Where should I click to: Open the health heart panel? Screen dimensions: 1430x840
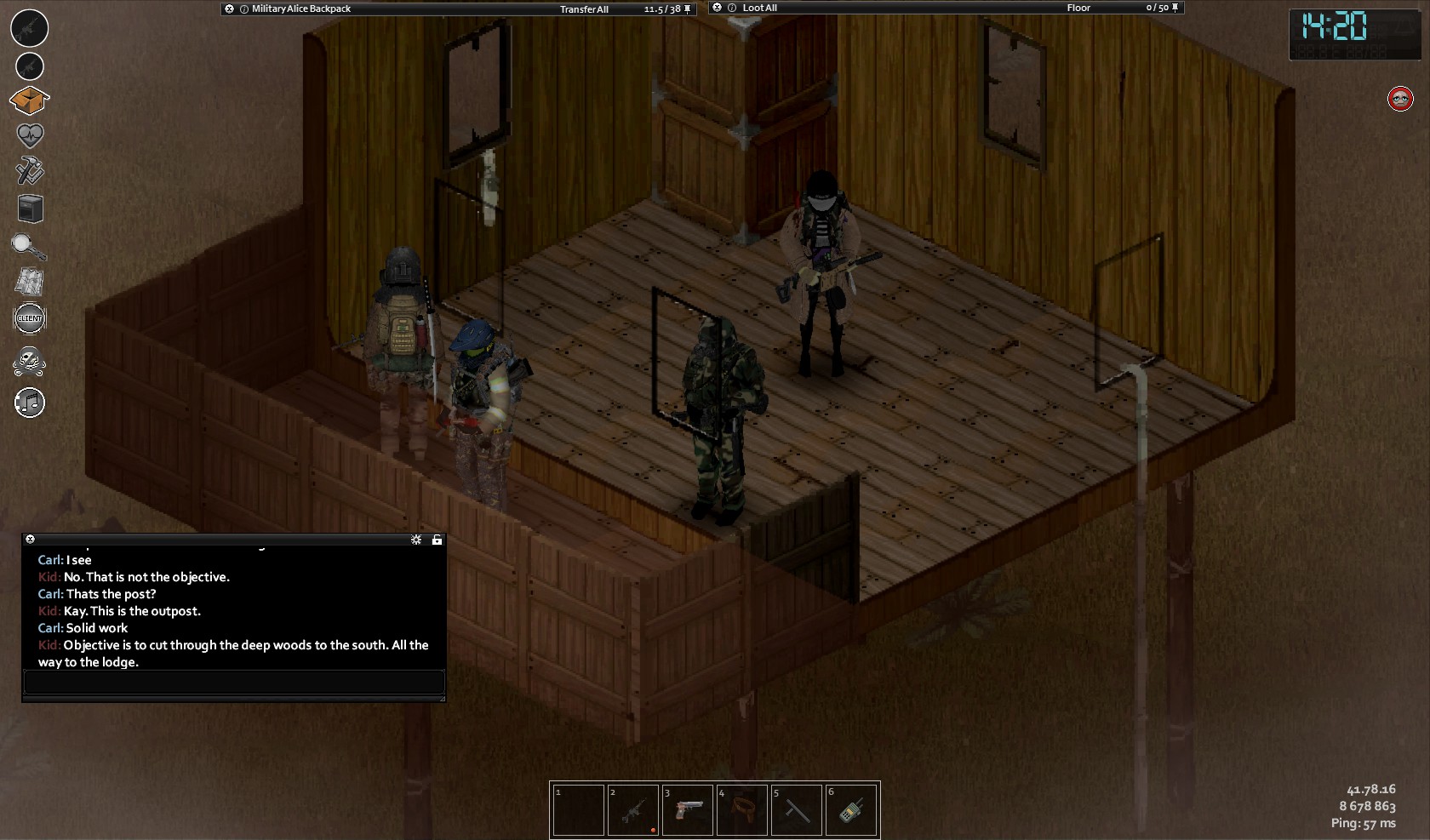tap(30, 135)
